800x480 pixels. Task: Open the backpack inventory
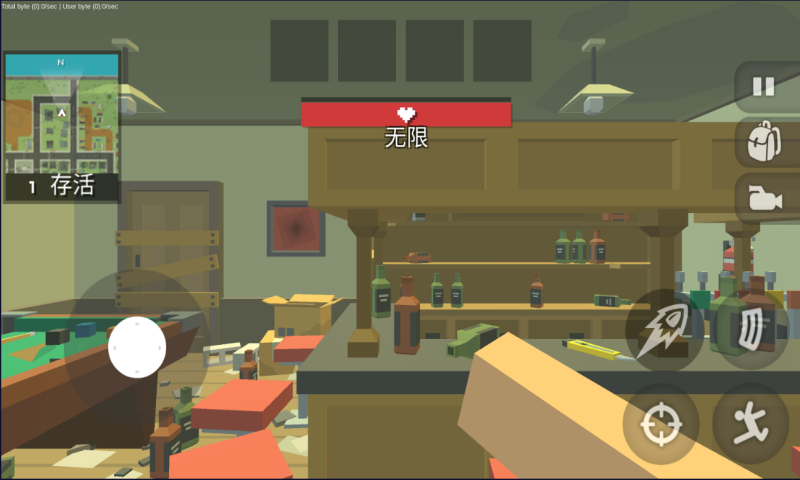point(764,143)
